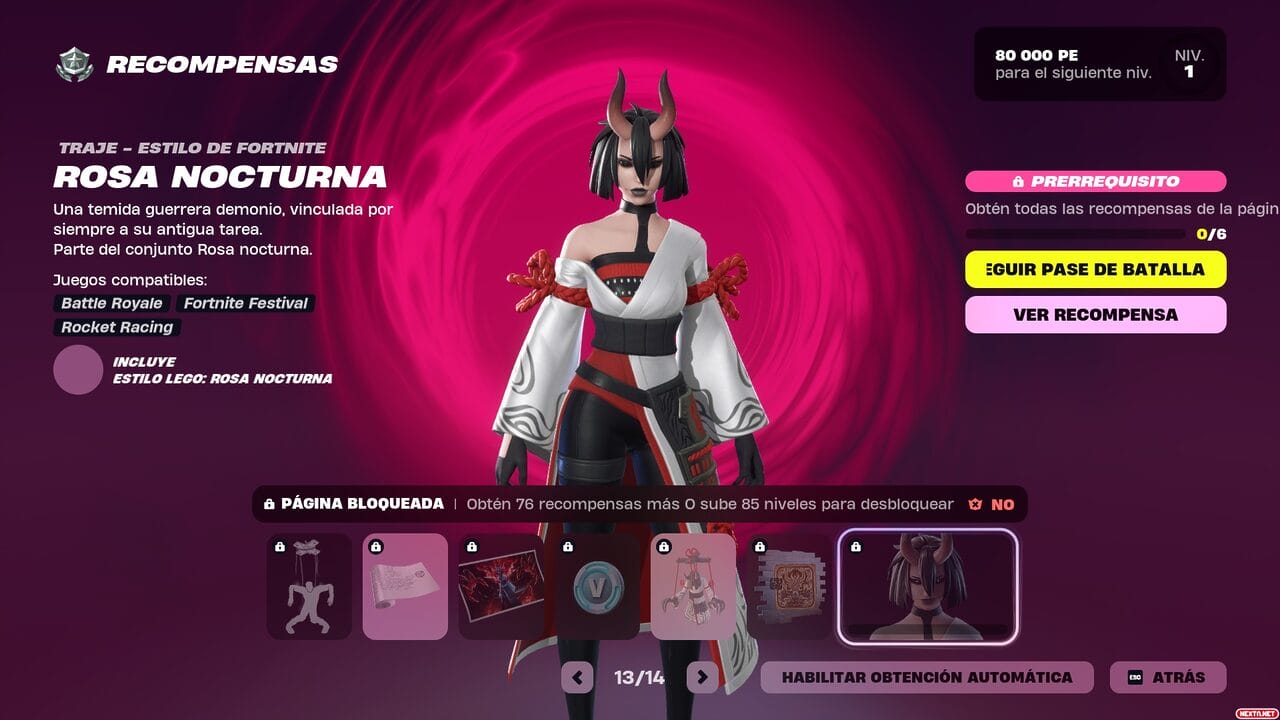Pick the V-Bucks coin reward tile
Screen dimensions: 1280x720
(597, 586)
